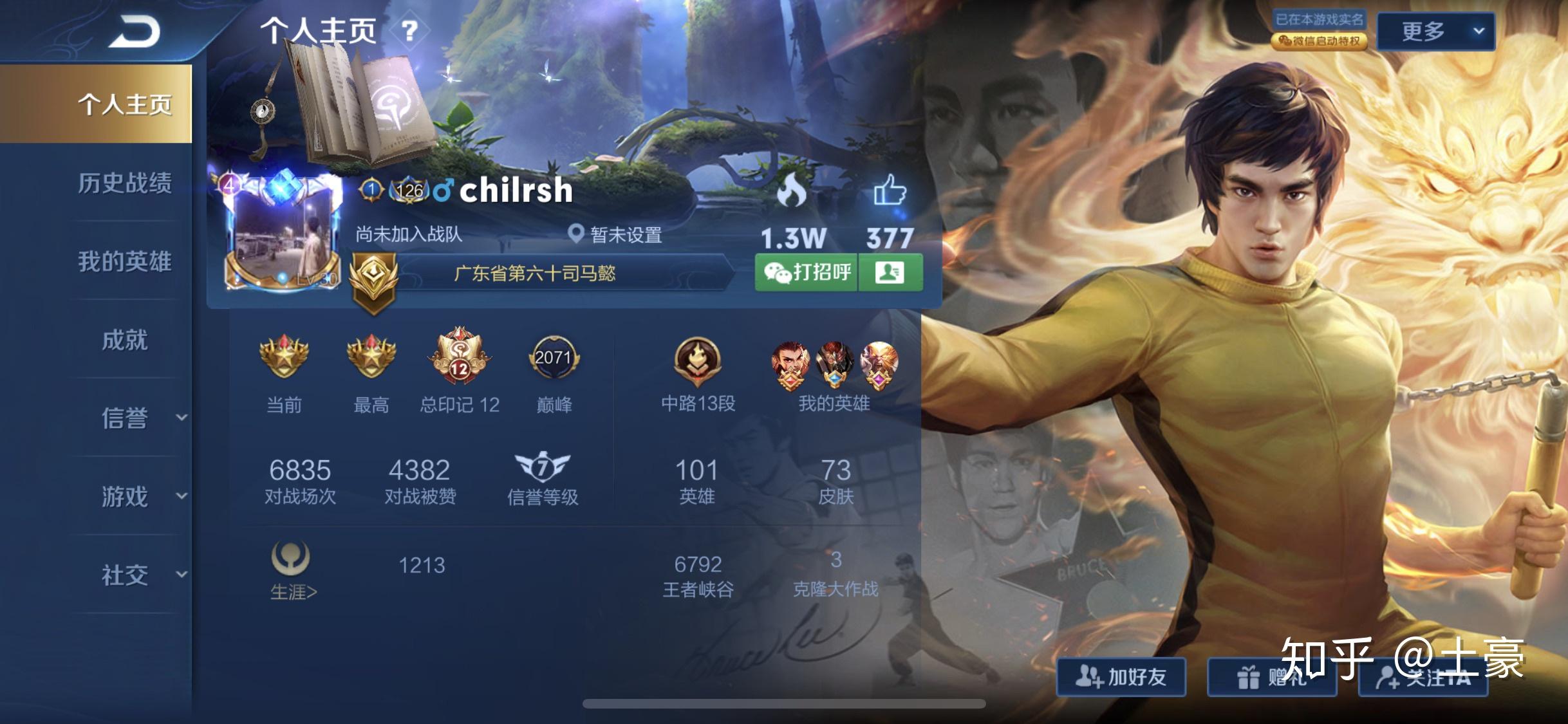Open the 我的英雄 tab
This screenshot has width=1568, height=724.
tap(124, 262)
